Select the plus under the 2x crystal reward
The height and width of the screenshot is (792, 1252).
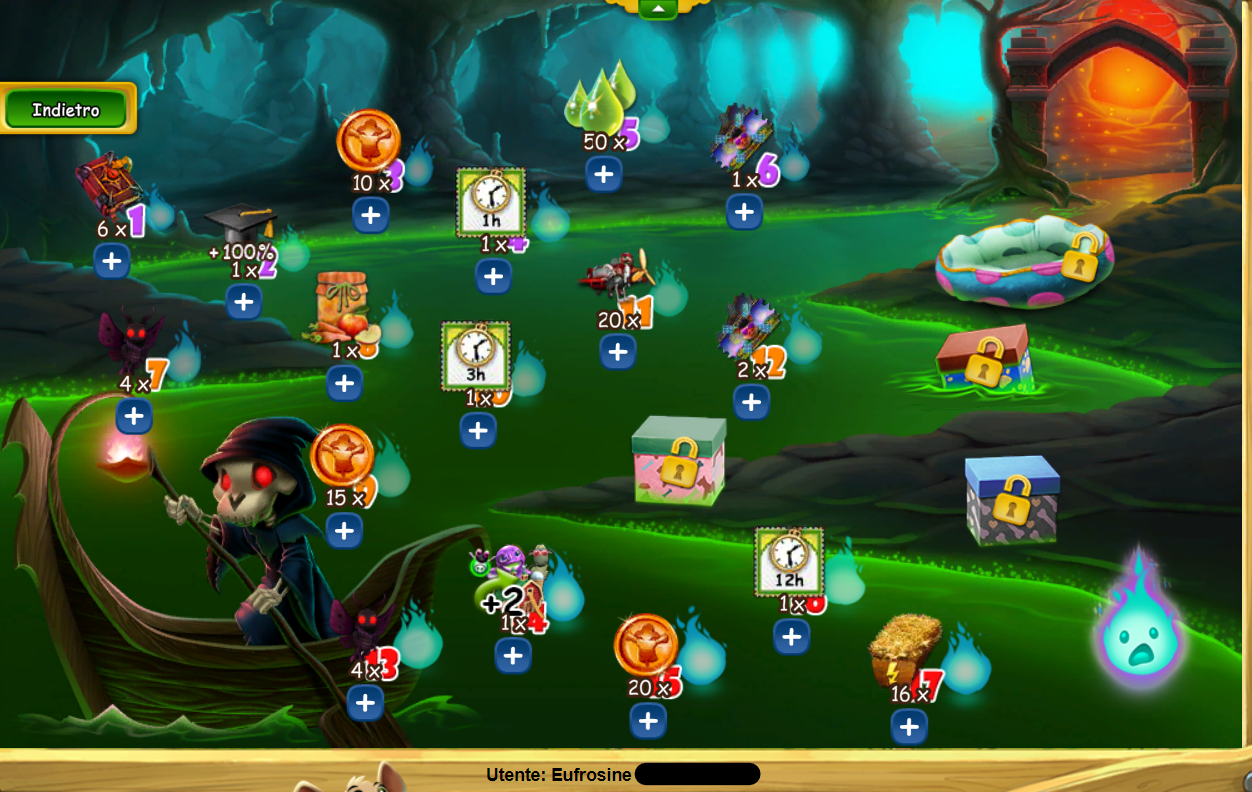coord(751,402)
